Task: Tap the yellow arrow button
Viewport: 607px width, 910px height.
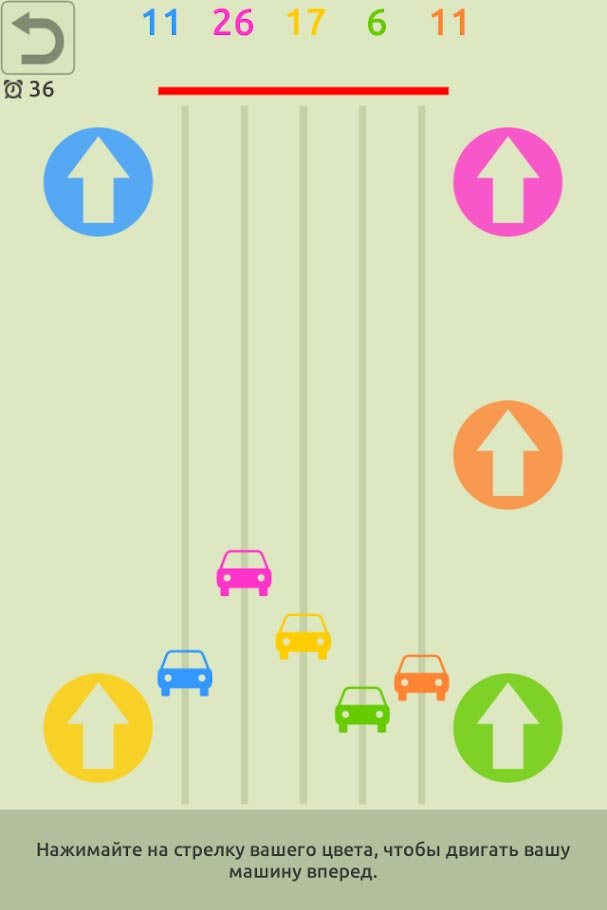Action: [x=98, y=728]
